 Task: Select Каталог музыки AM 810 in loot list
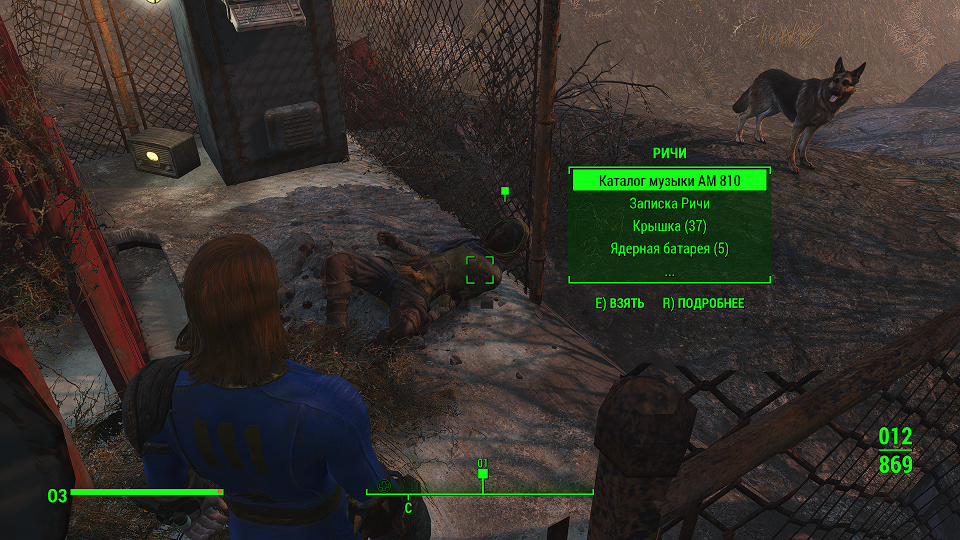pyautogui.click(x=669, y=181)
